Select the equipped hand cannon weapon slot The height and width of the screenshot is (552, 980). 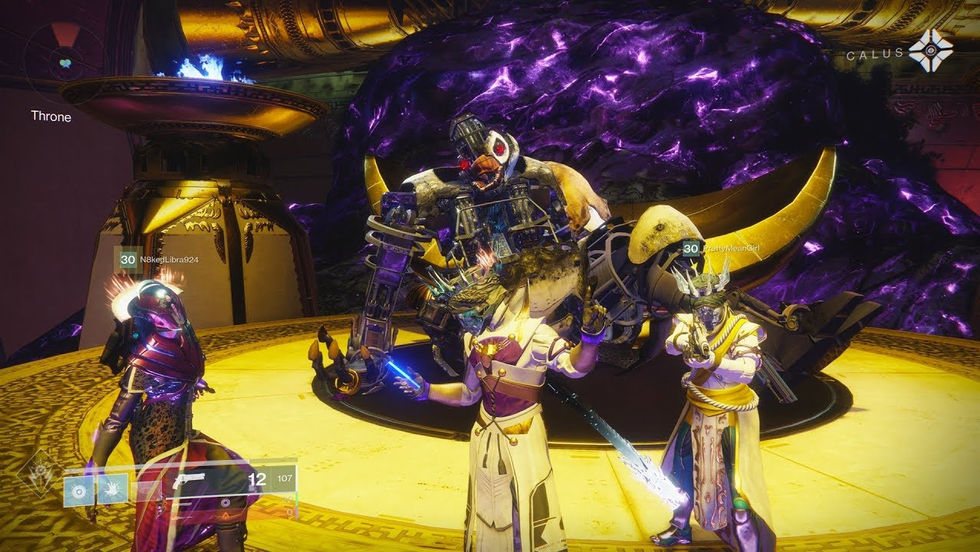188,480
